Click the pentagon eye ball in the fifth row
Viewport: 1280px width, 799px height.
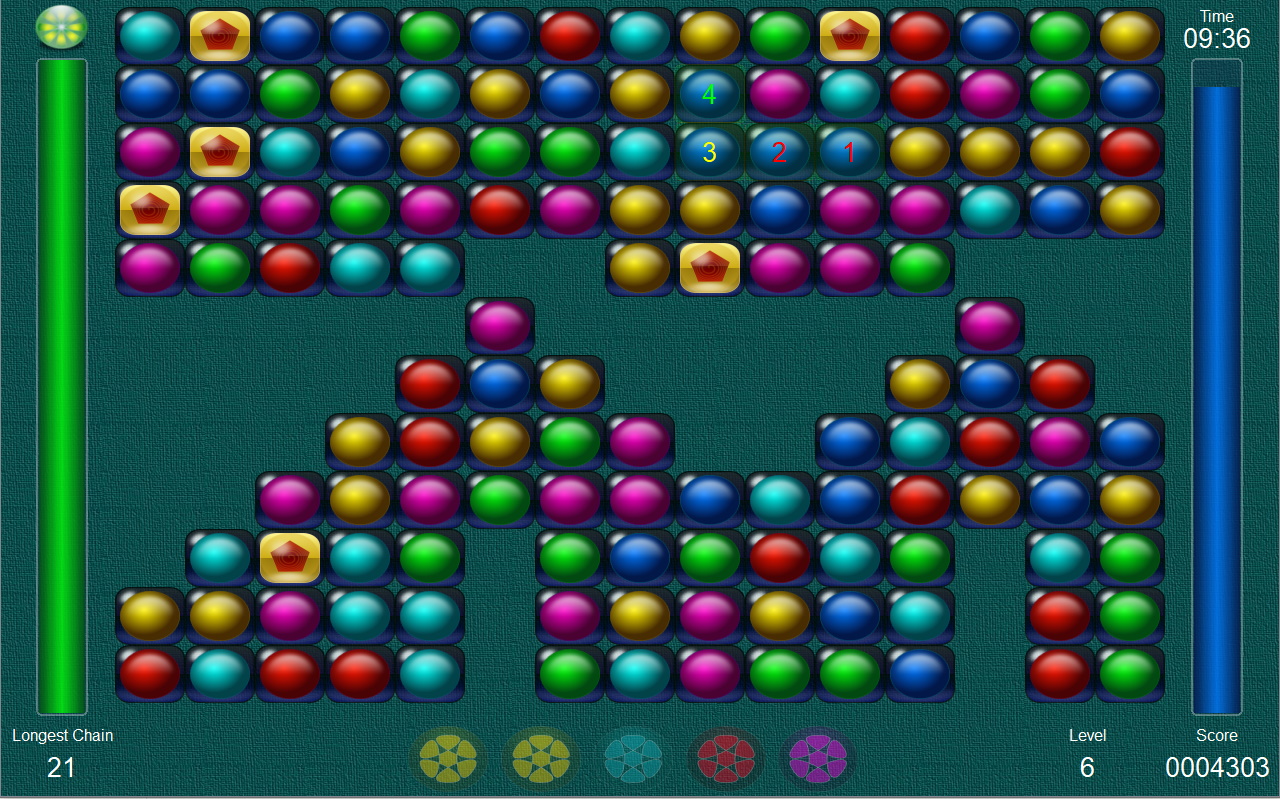click(709, 267)
